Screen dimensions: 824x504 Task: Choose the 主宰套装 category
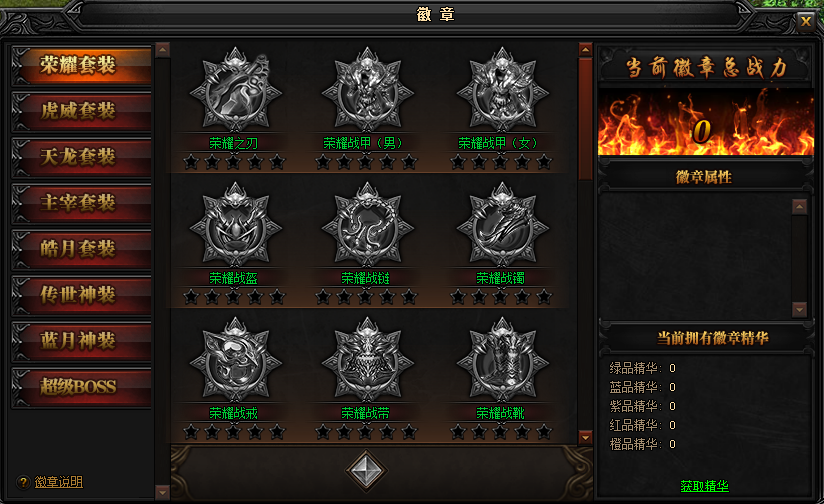(x=80, y=202)
